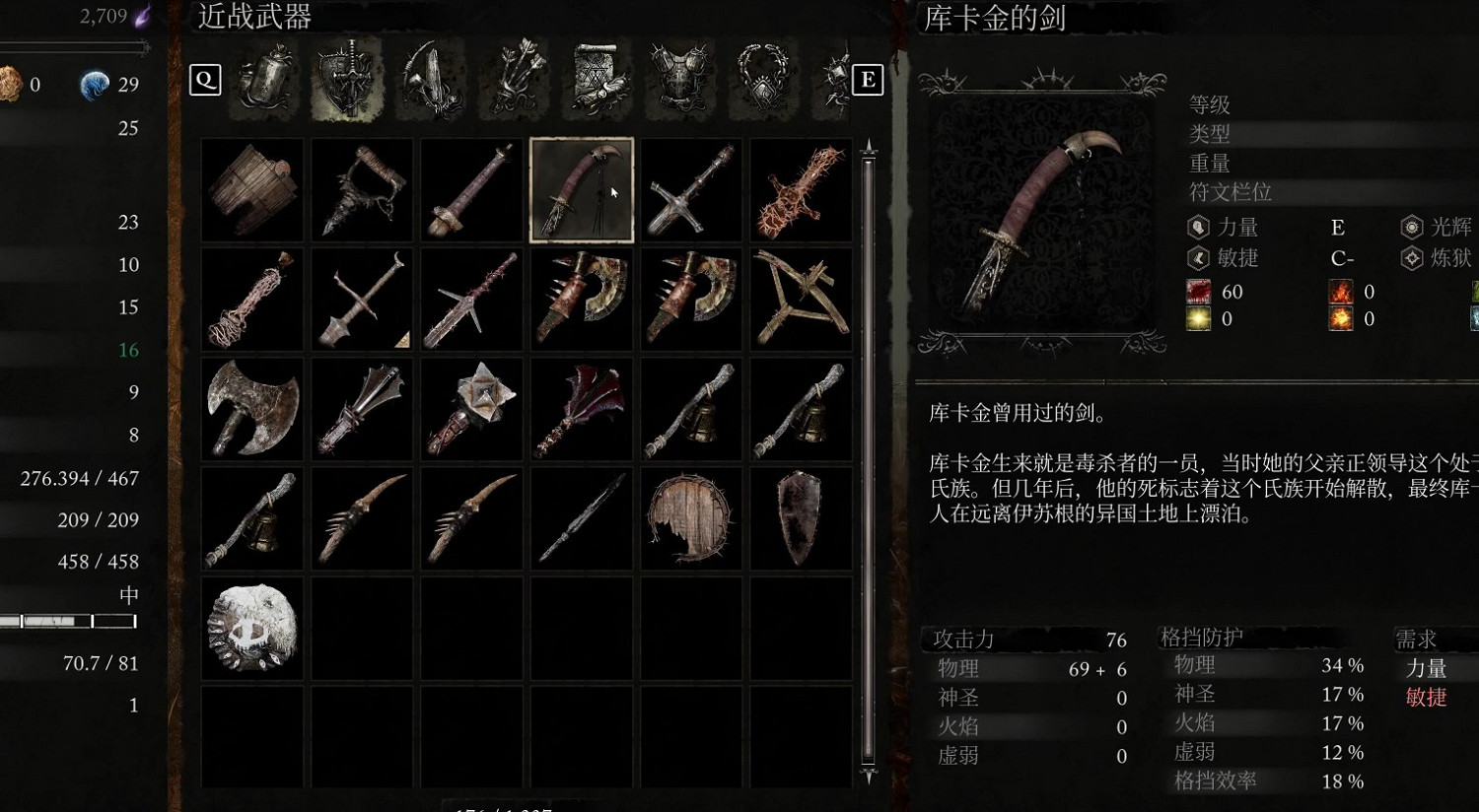Image resolution: width=1479 pixels, height=812 pixels.
Task: Select the red mushroom club item
Action: click(x=581, y=409)
